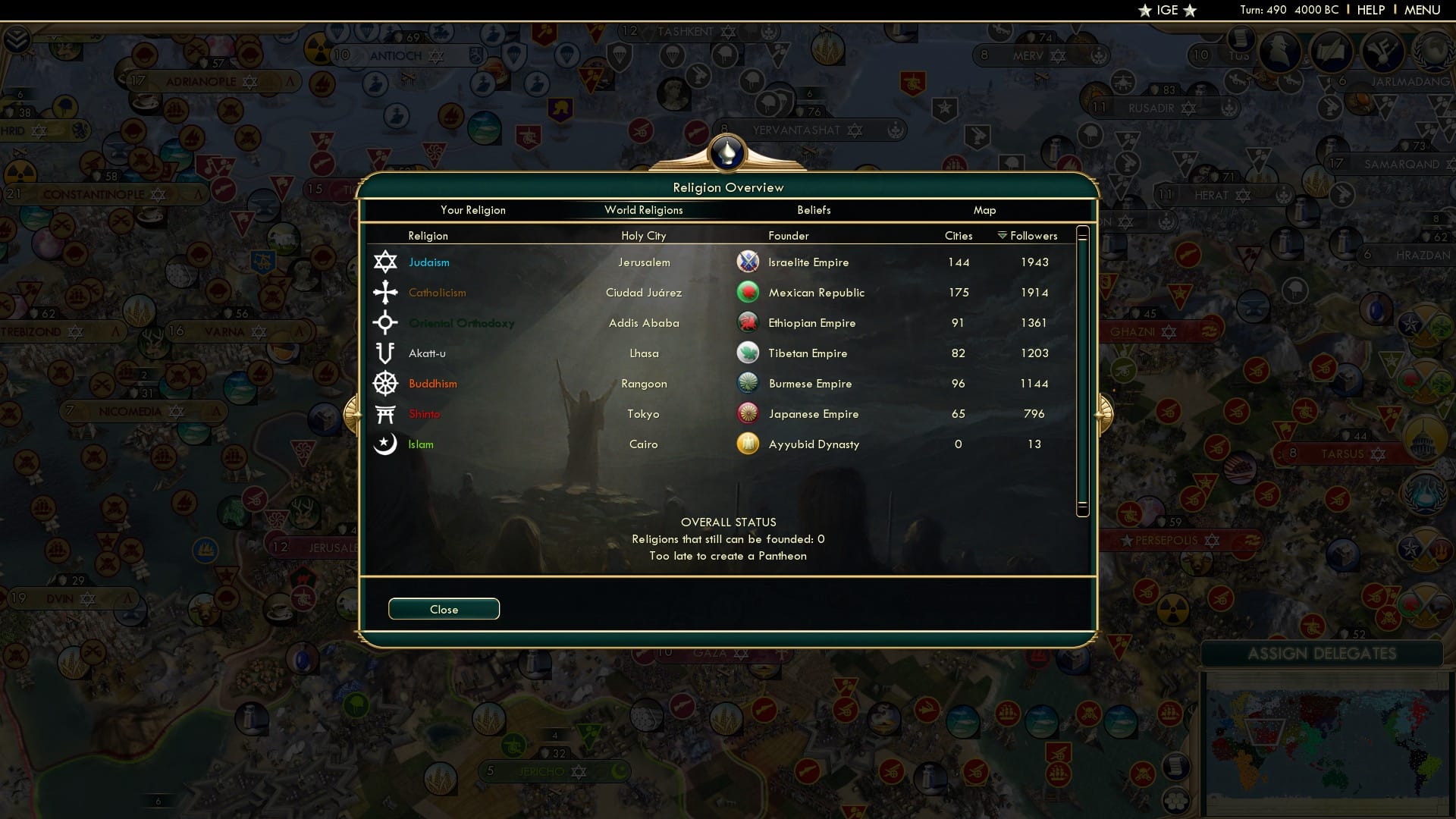The image size is (1456, 819).
Task: Click the Ayyubid Dynasty founder emblem
Action: pos(748,444)
